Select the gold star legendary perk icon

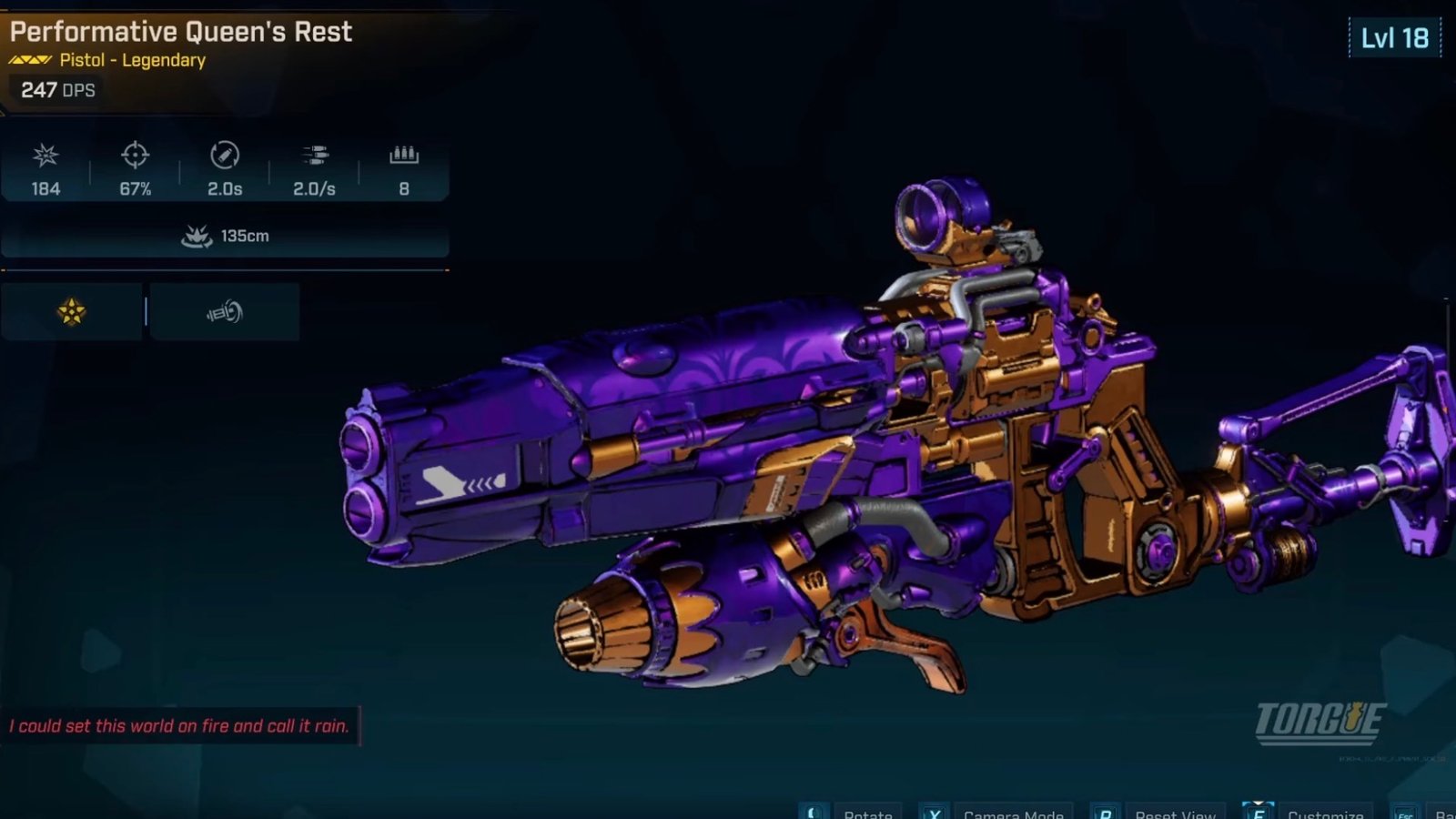72,312
